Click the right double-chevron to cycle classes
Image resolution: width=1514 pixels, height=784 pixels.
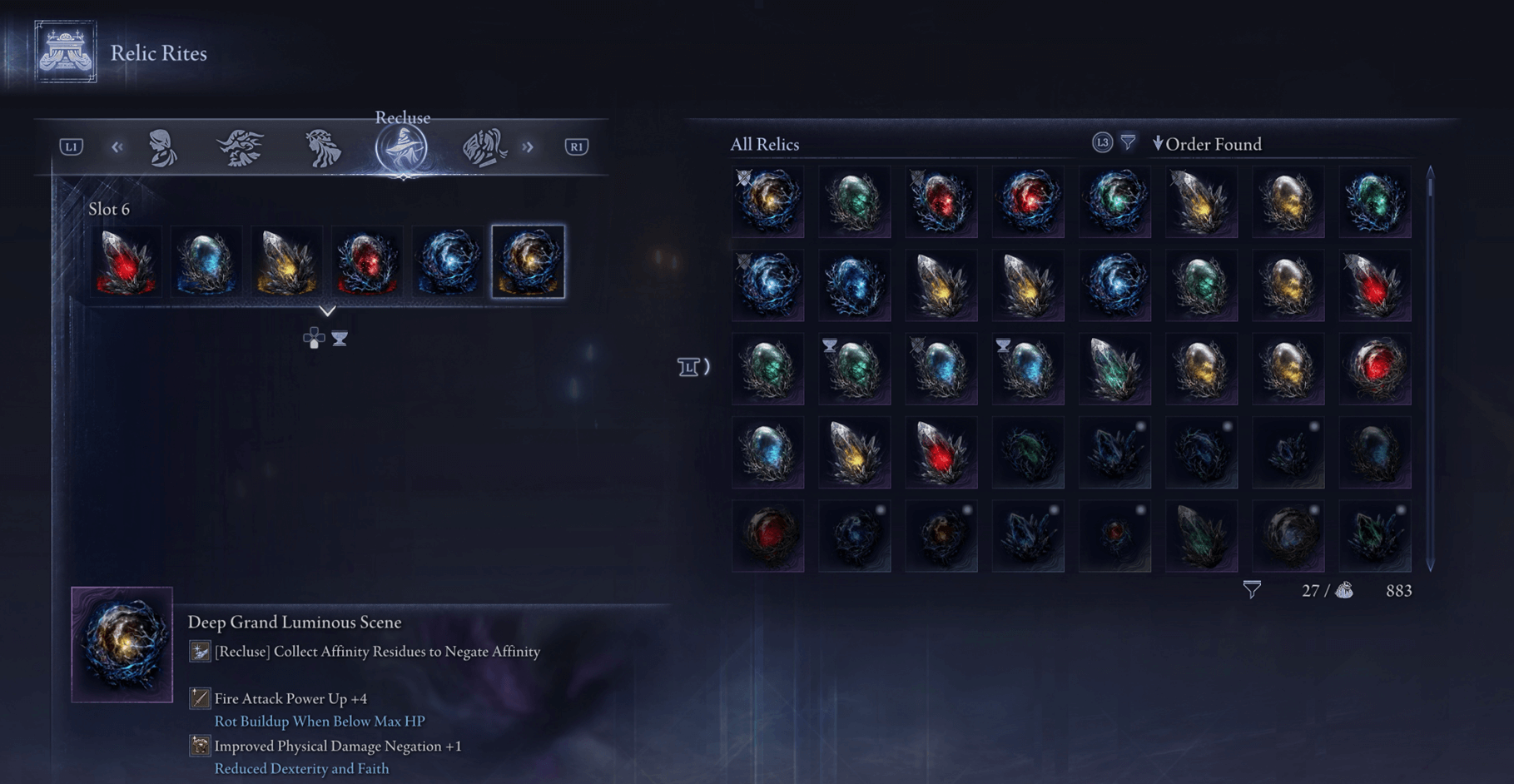tap(528, 146)
